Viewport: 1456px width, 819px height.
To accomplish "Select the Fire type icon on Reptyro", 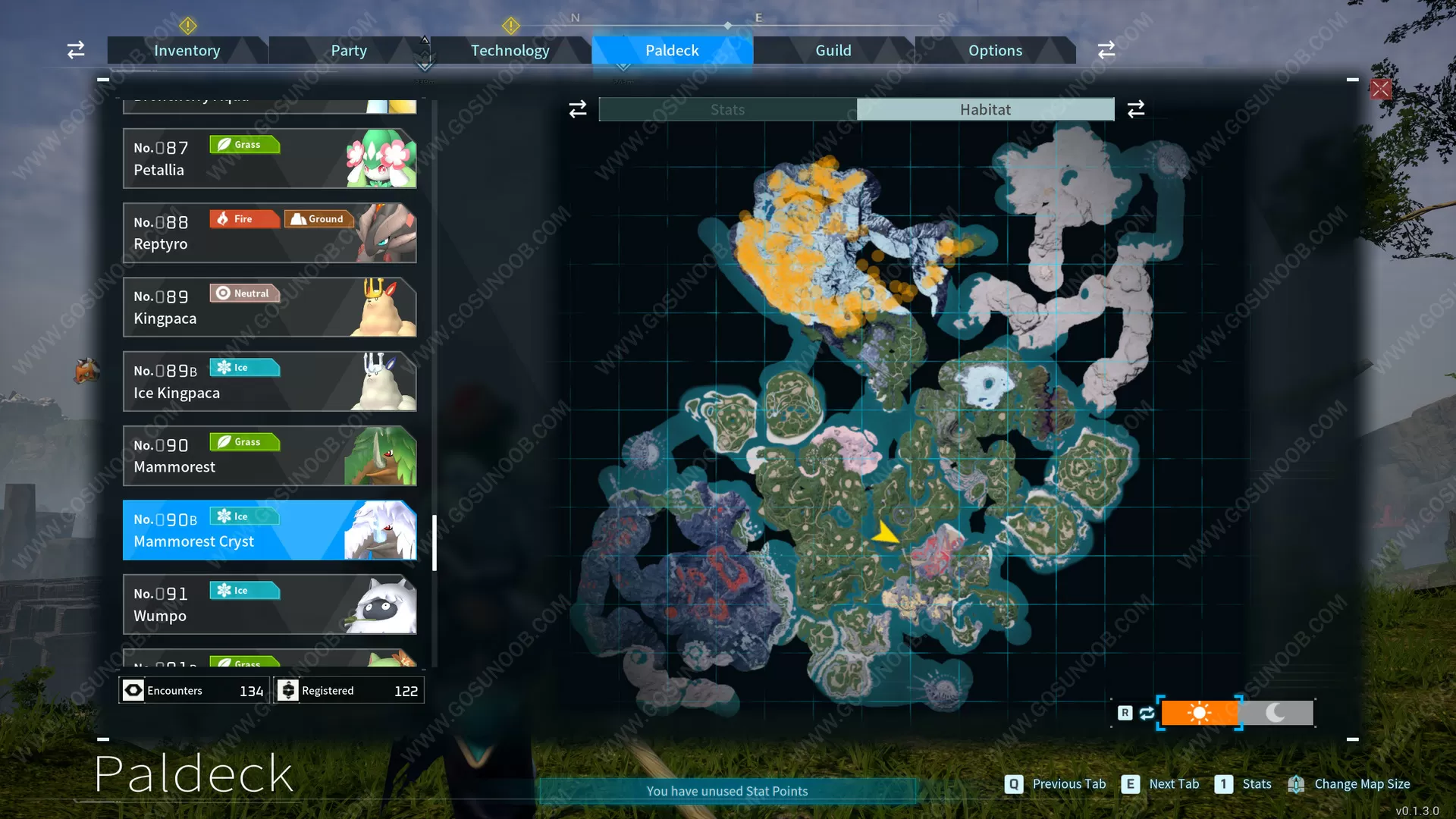I will (244, 218).
